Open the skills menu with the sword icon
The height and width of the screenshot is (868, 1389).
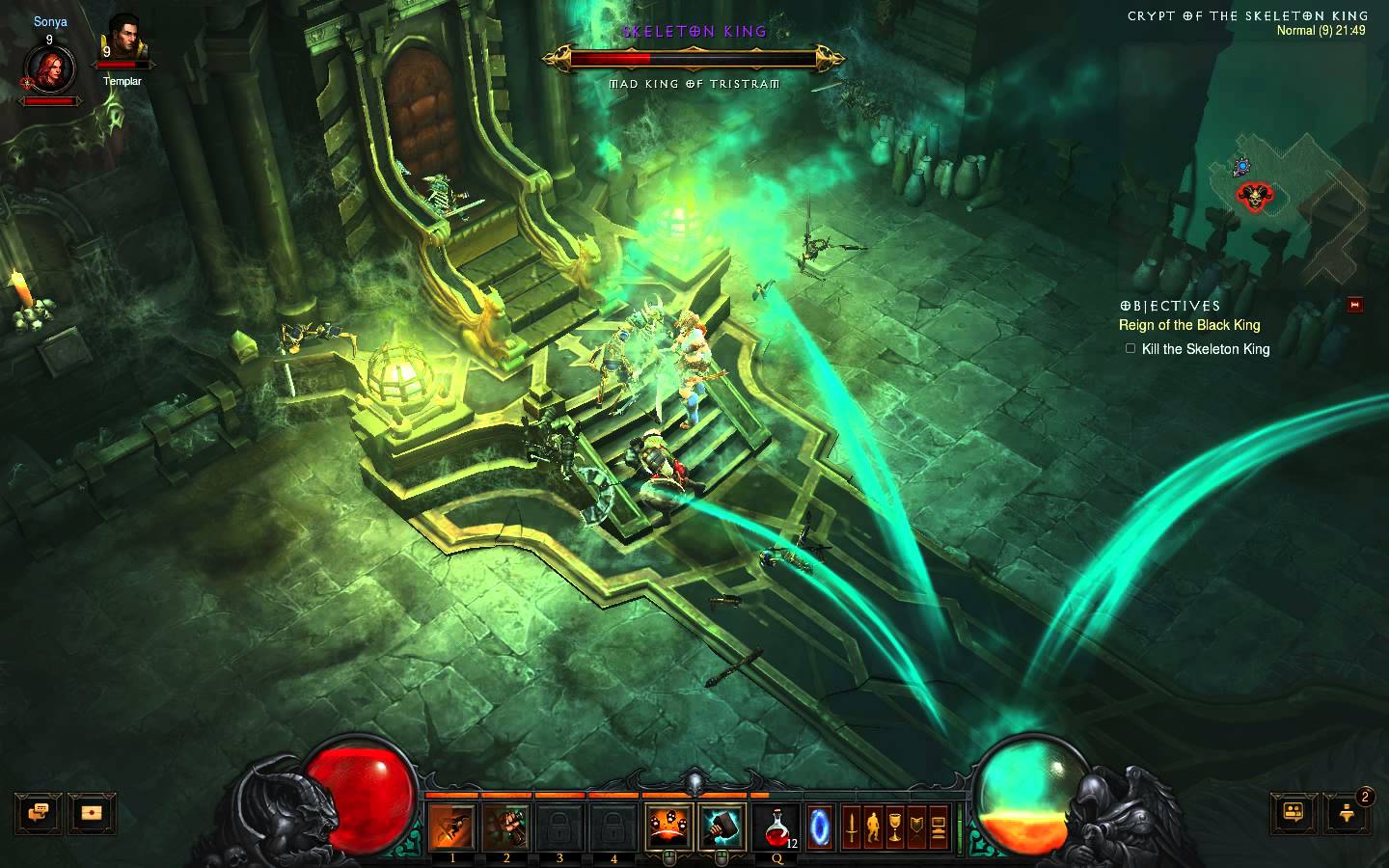click(x=852, y=827)
